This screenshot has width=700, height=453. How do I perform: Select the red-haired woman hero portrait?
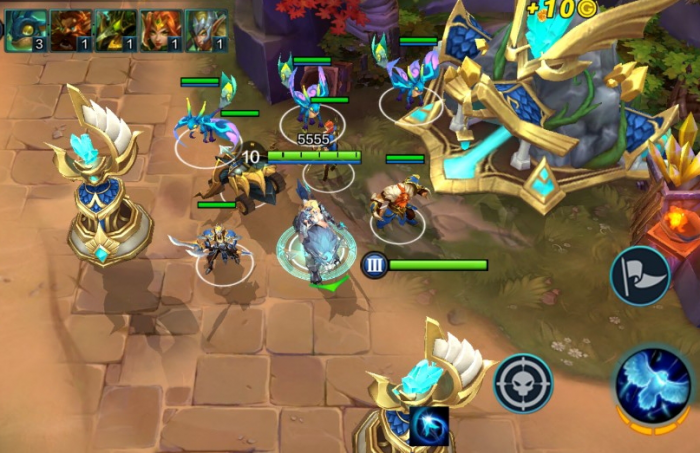click(x=162, y=30)
